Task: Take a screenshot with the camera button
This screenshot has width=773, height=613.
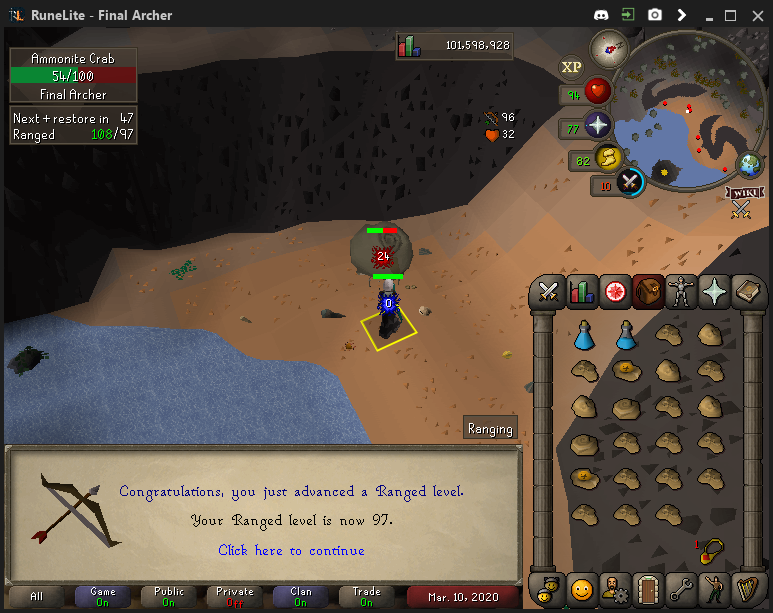Action: click(654, 15)
